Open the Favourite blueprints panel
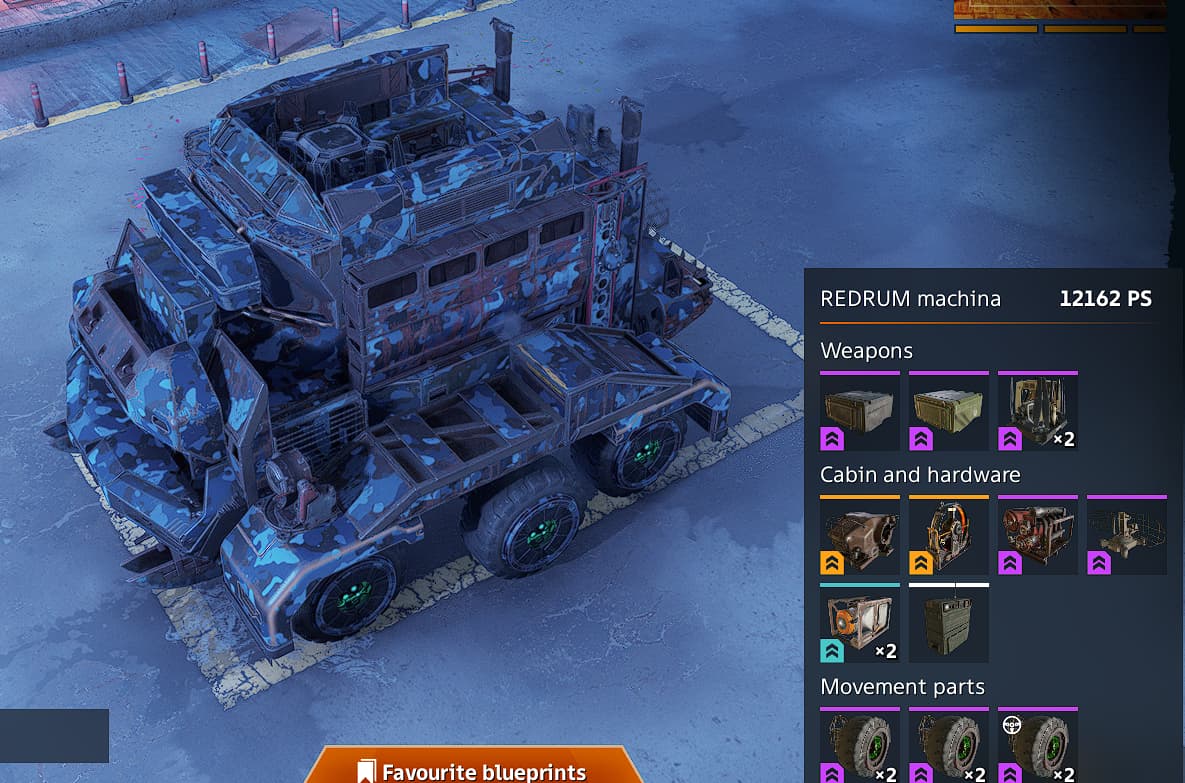 tap(472, 770)
